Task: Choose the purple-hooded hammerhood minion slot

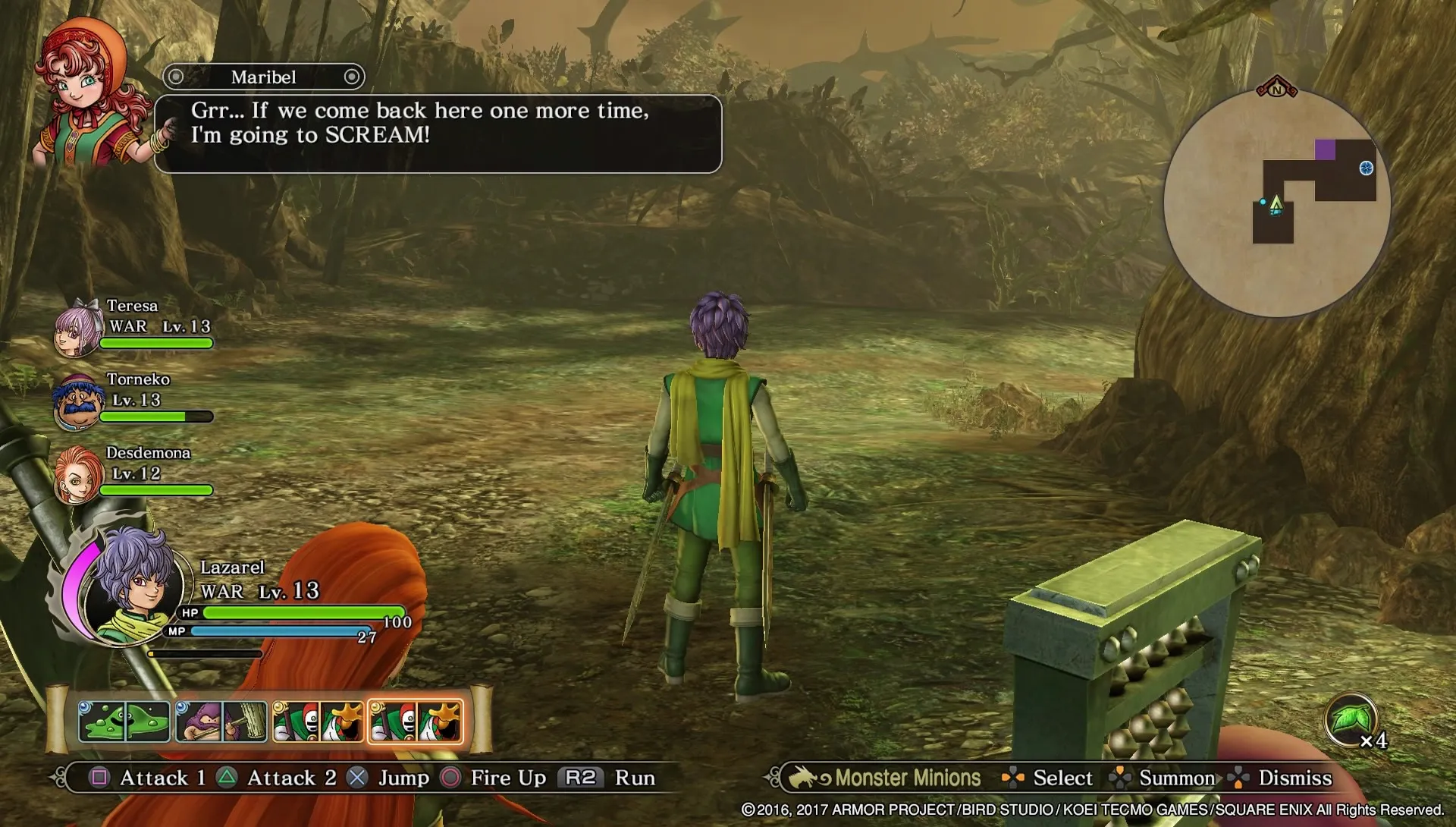Action: 221,721
